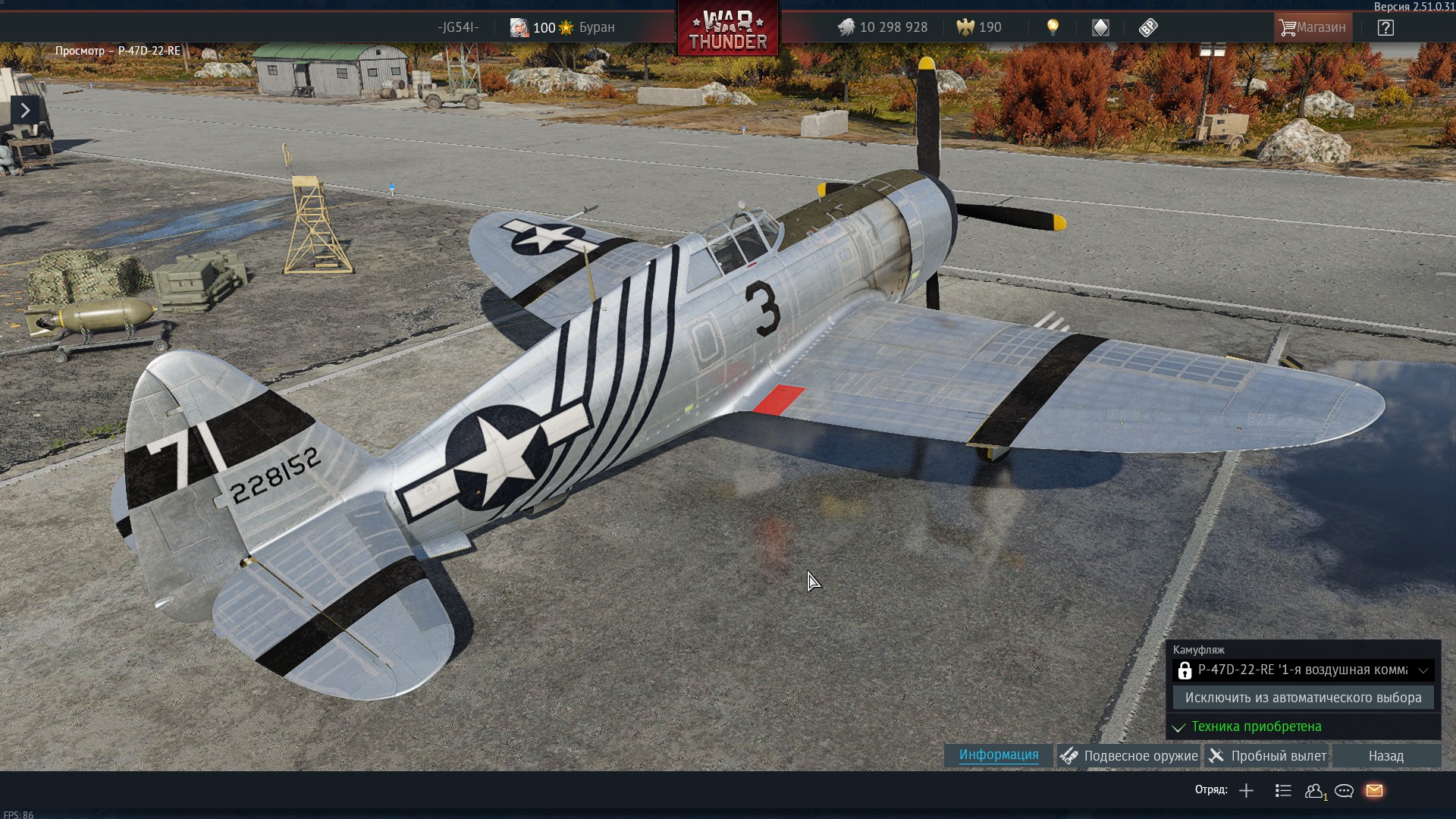Open the Камуфляж camouflage dropdown

pyautogui.click(x=1303, y=670)
